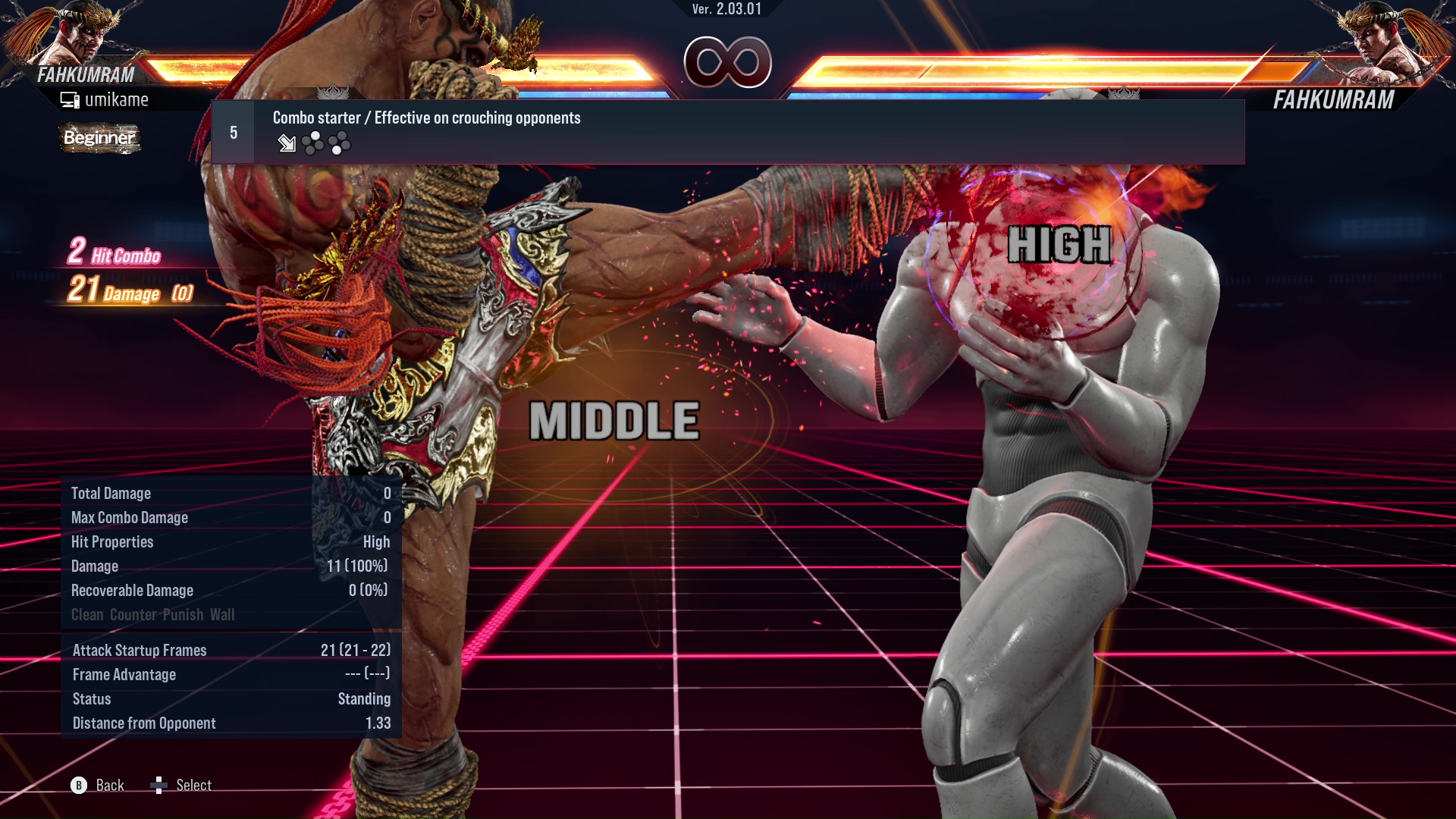Expand the Status row showing Standing

point(227,698)
